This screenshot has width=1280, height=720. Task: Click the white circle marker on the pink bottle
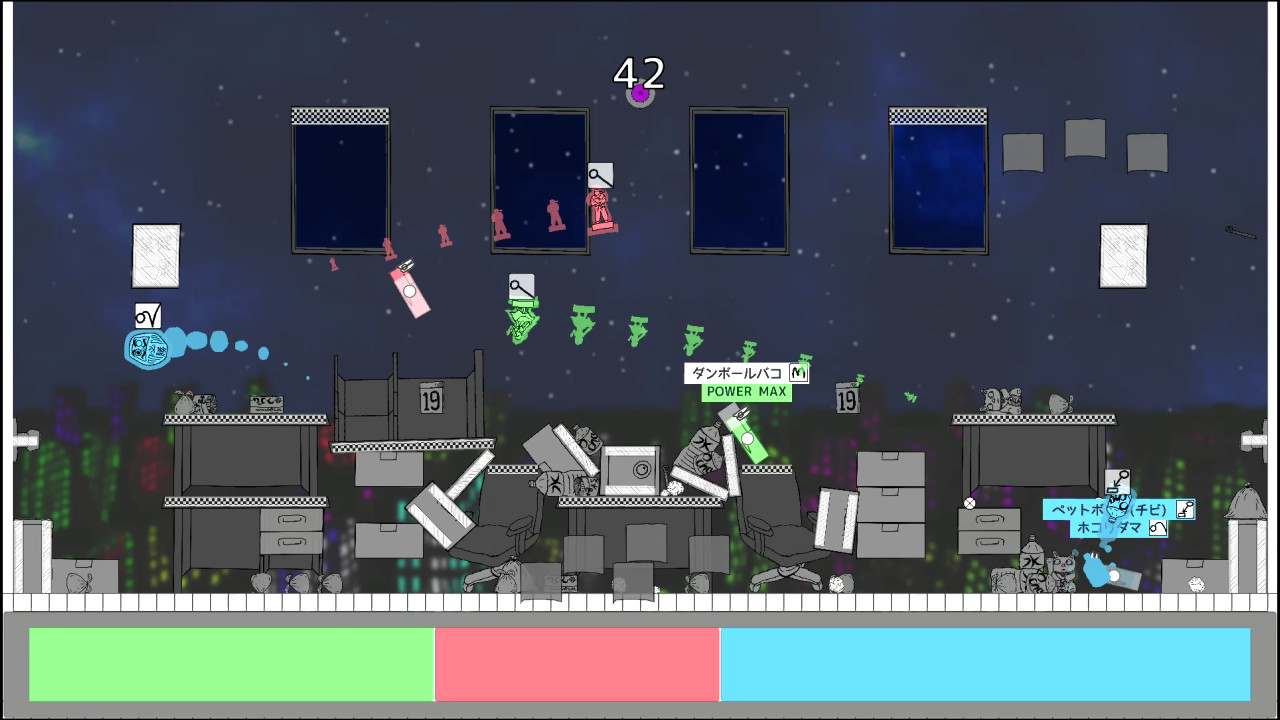tap(408, 290)
